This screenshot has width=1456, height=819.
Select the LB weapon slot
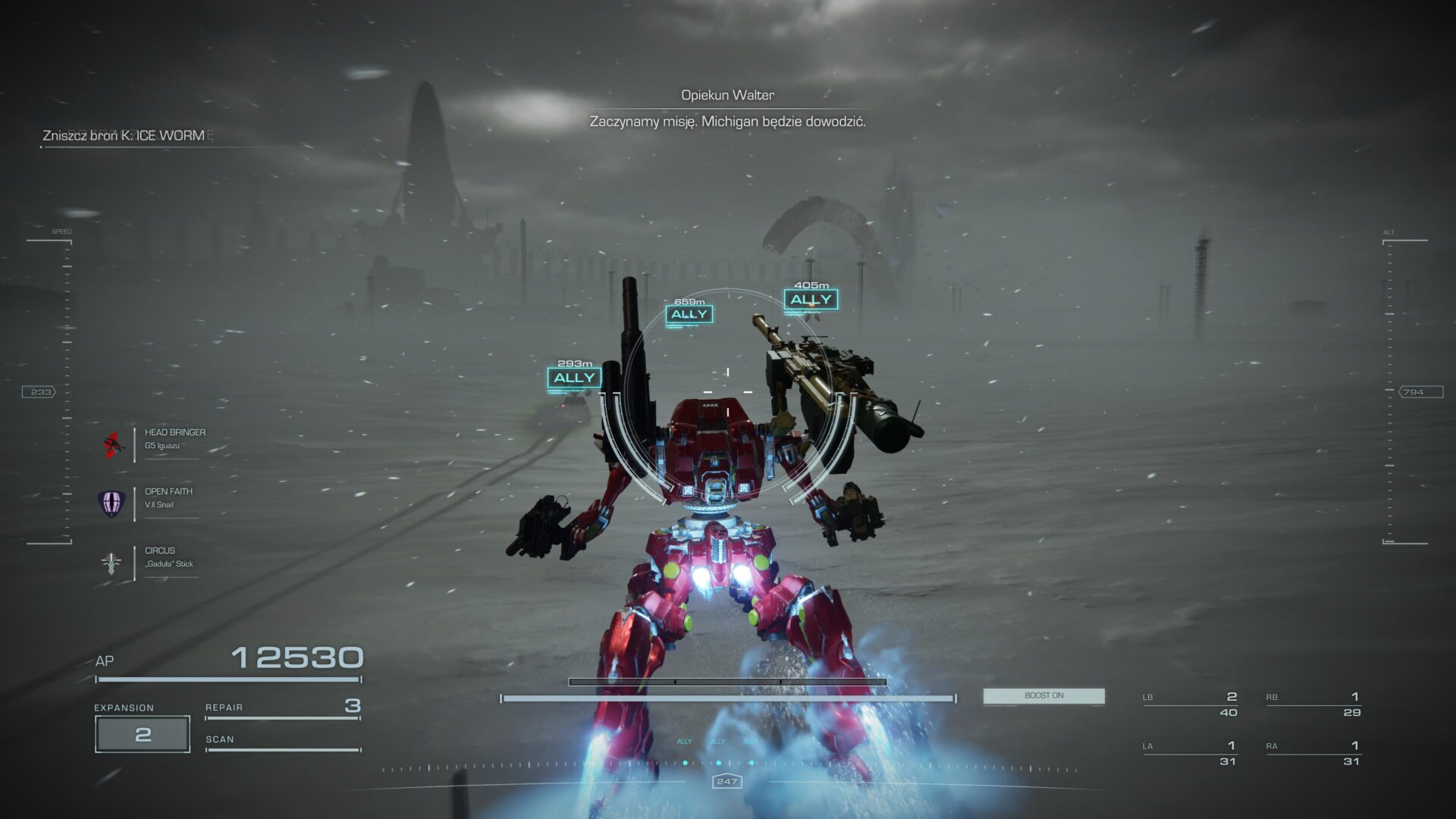coord(1190,704)
